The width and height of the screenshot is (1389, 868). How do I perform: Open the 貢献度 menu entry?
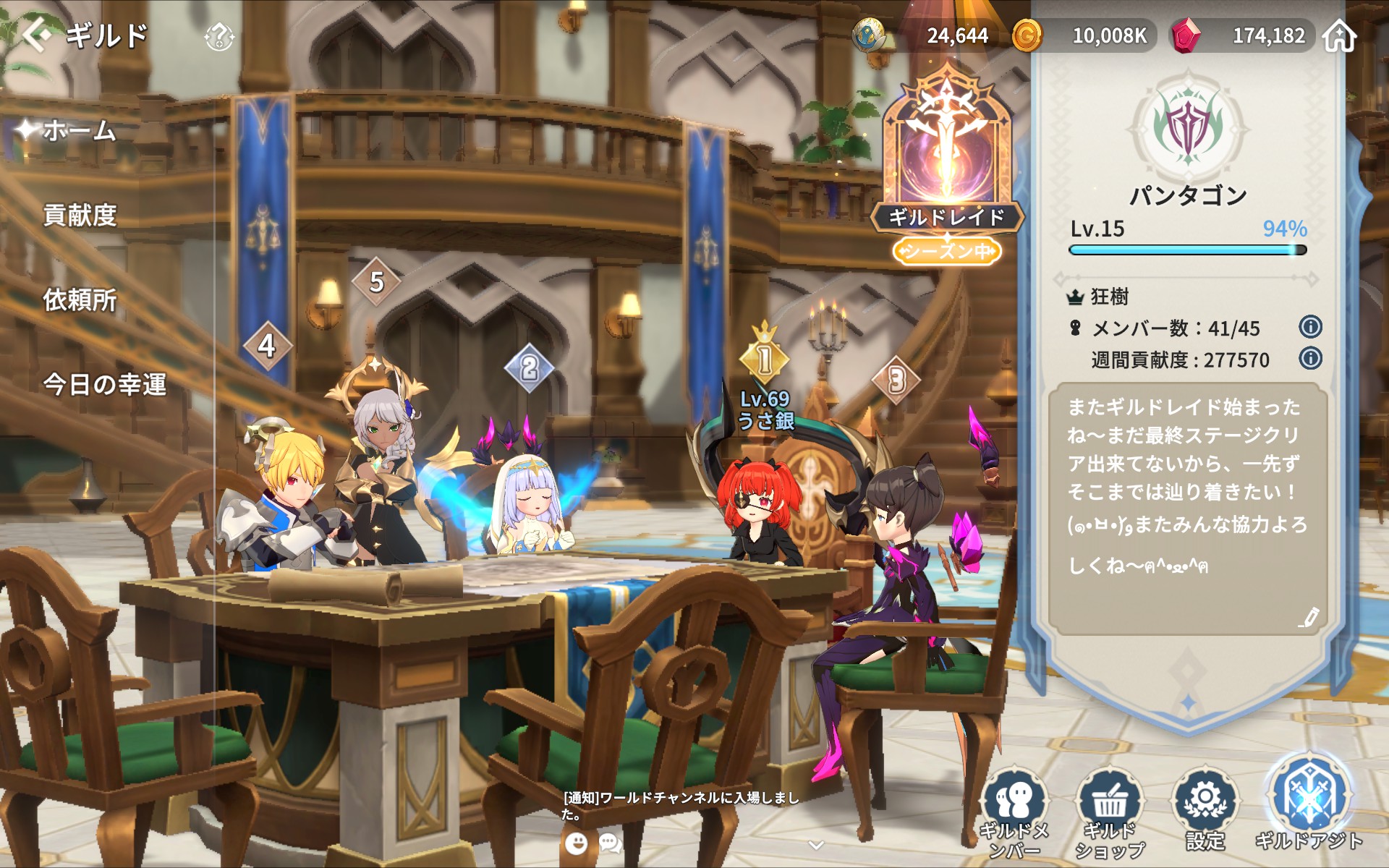(x=80, y=216)
